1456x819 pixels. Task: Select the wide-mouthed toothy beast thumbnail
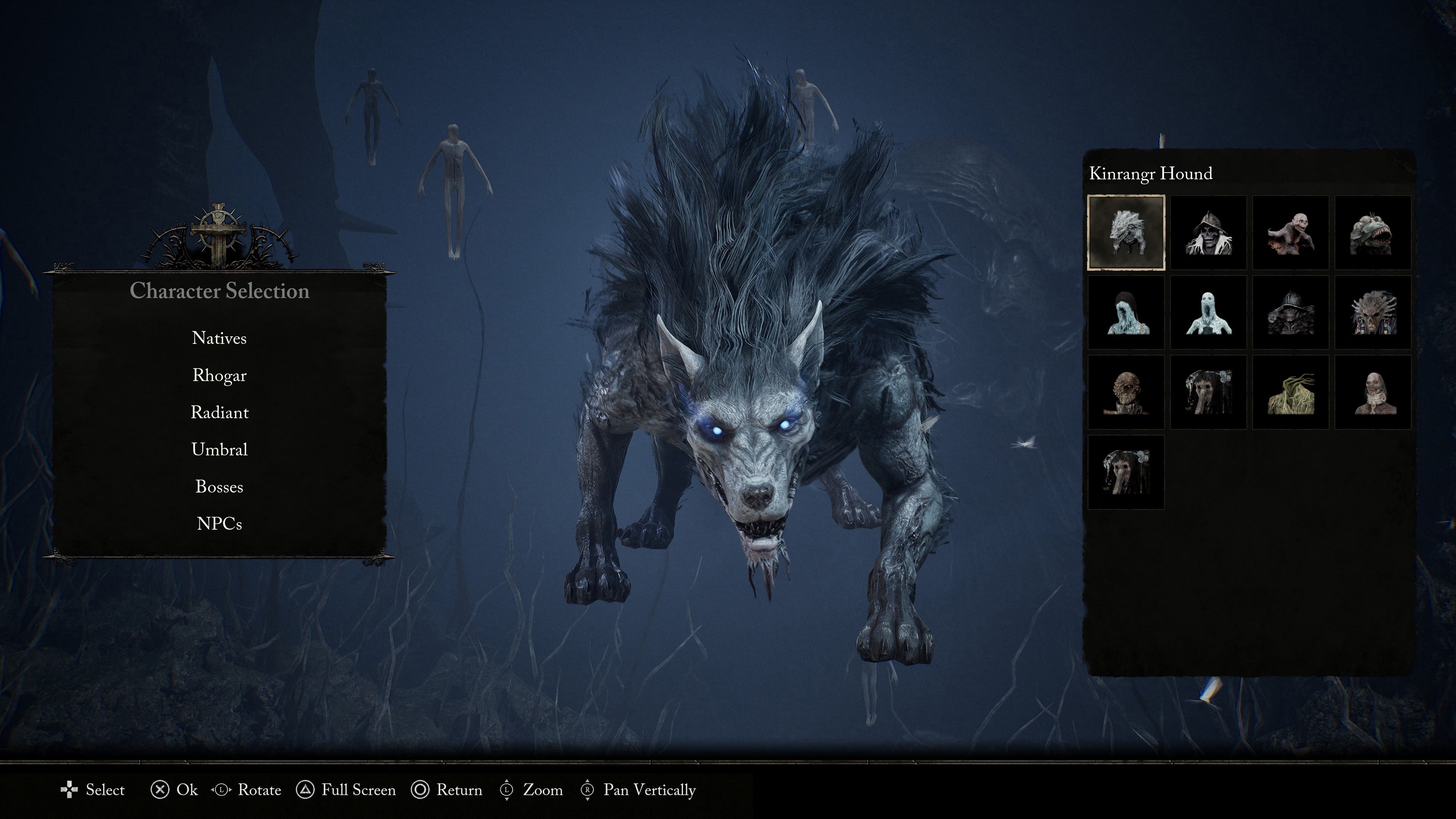1373,232
